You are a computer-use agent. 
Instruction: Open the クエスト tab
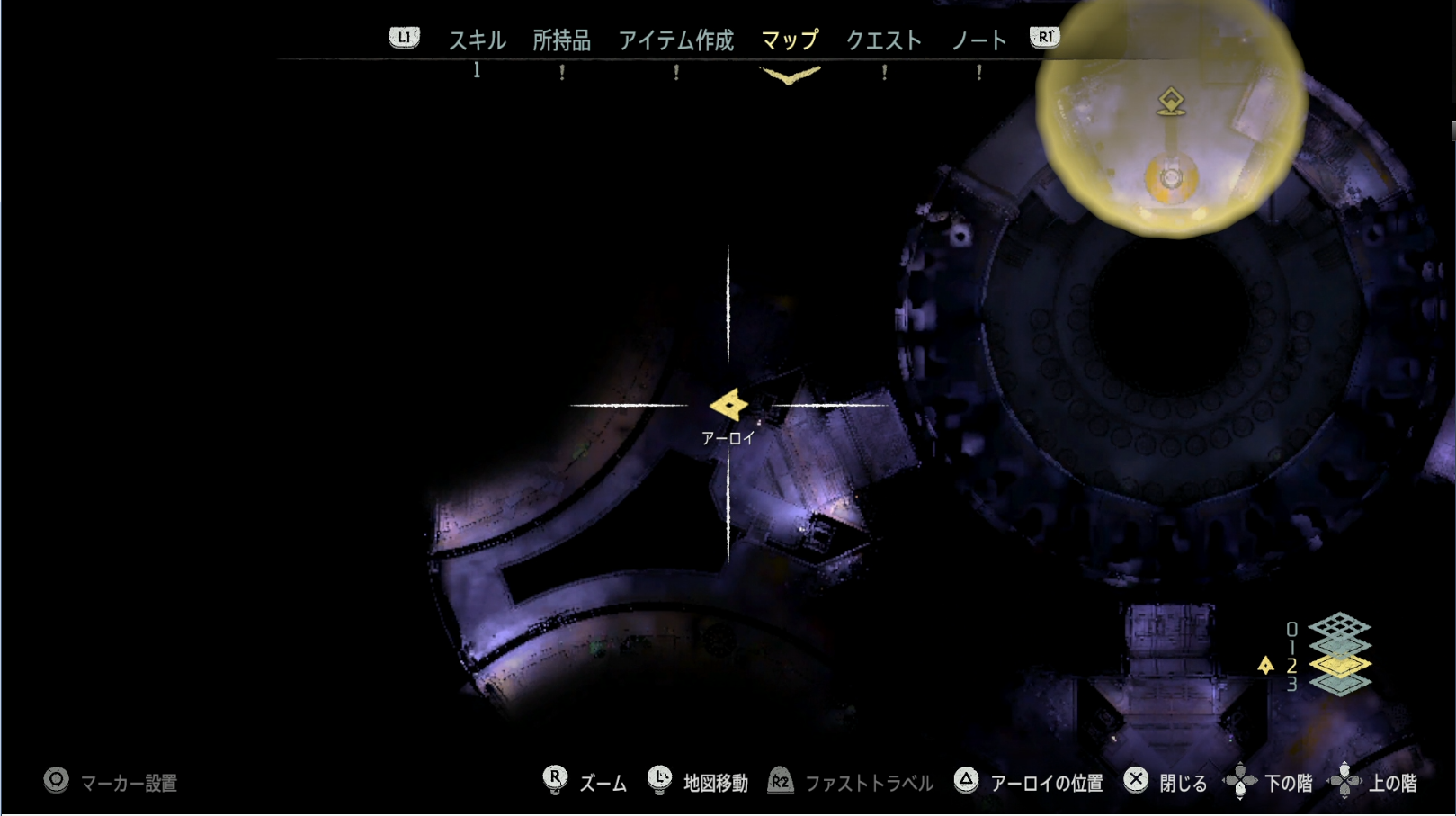(884, 40)
